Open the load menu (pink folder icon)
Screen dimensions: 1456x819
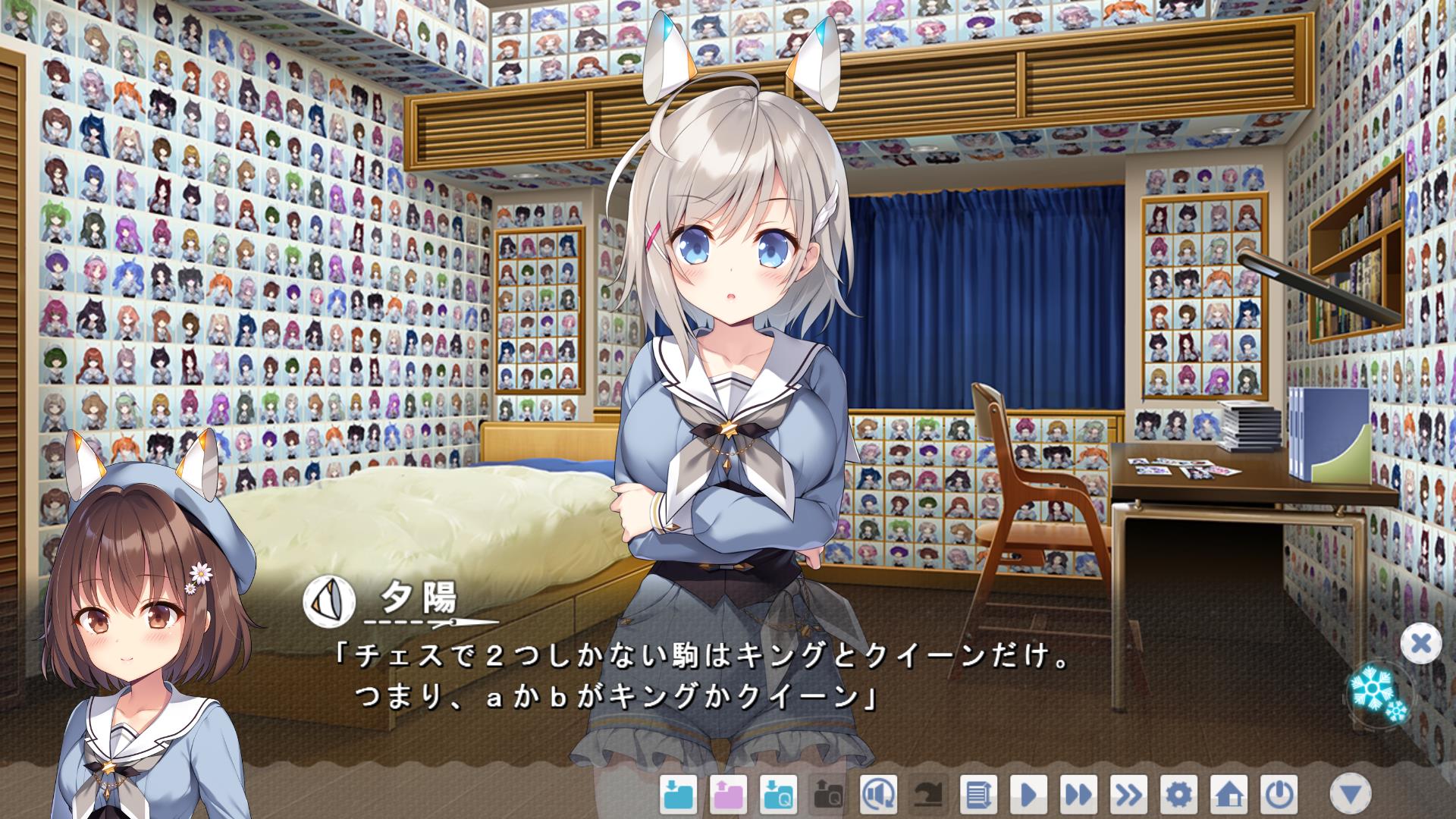(728, 795)
